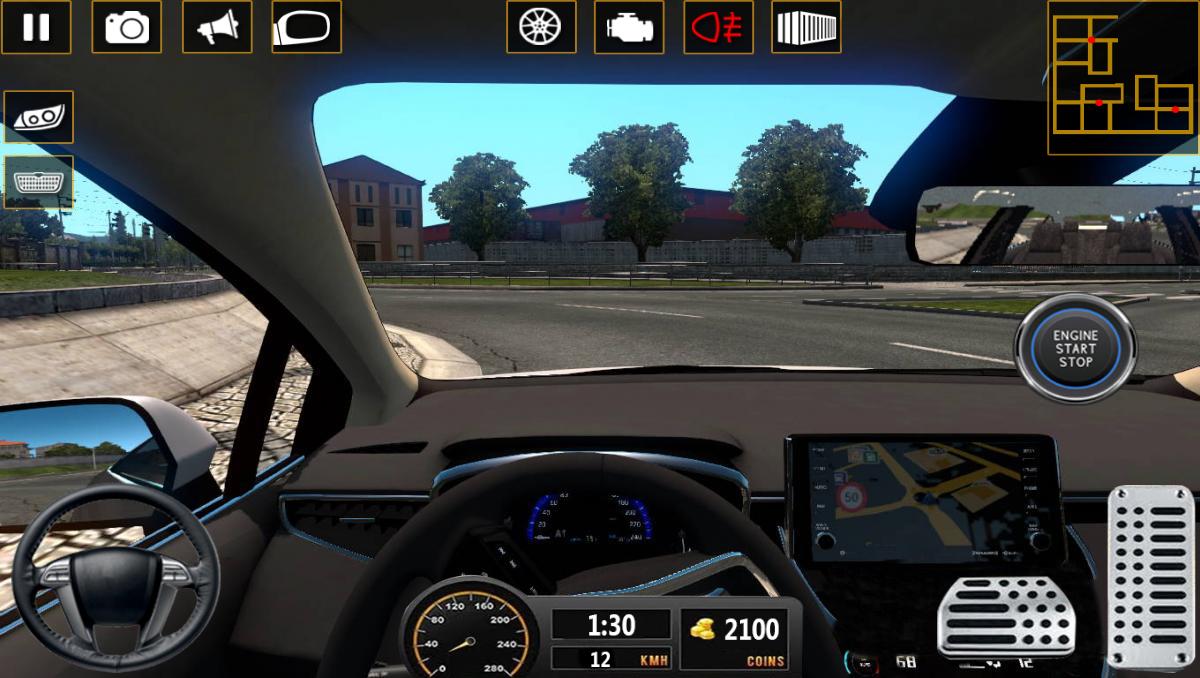Viewport: 1200px width, 678px height.
Task: Sound the horn with the megaphone icon
Action: pos(216,27)
